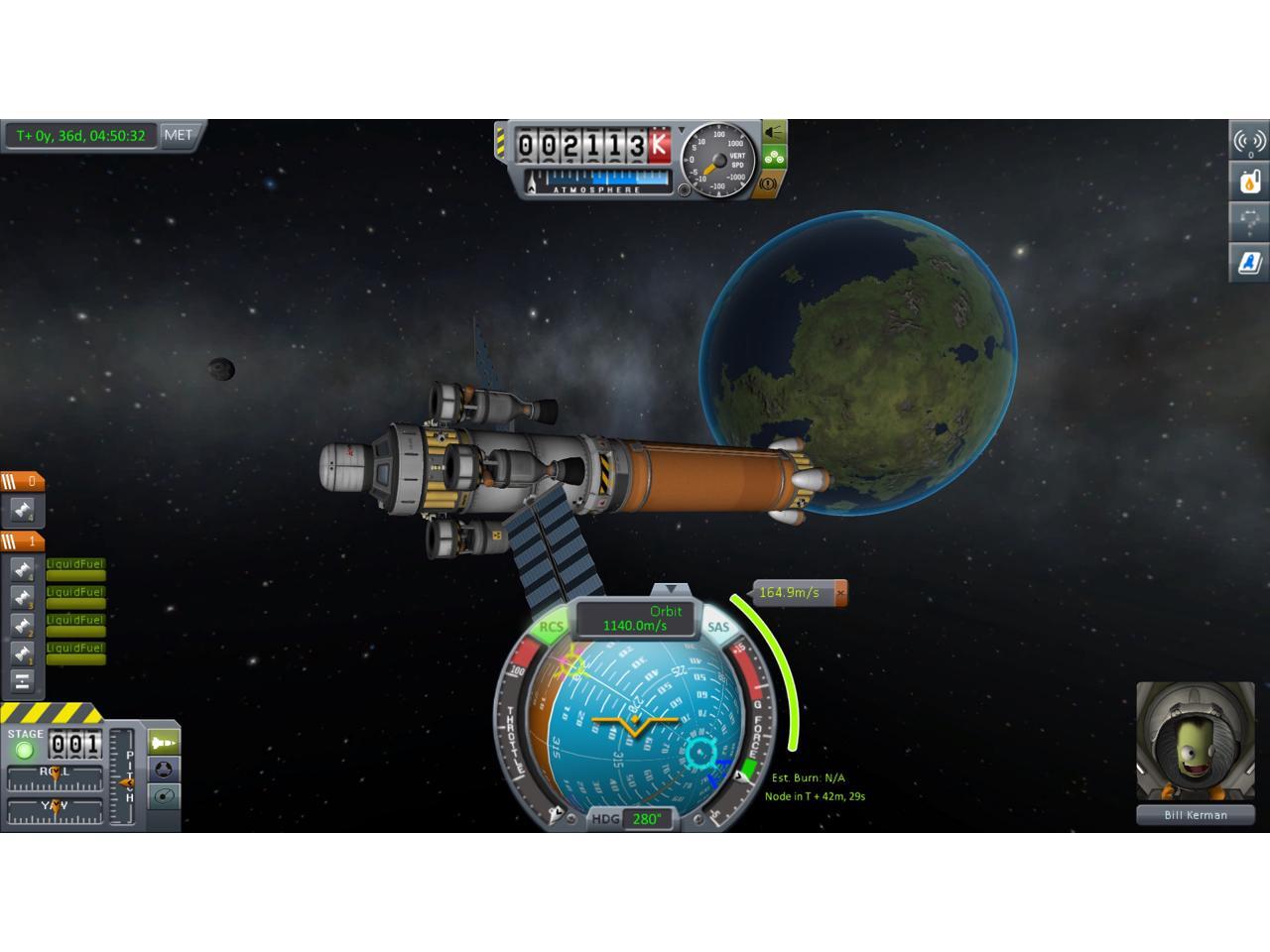Viewport: 1270px width, 952px height.
Task: Select Bill Kerman's crew portrait
Action: tap(1195, 741)
